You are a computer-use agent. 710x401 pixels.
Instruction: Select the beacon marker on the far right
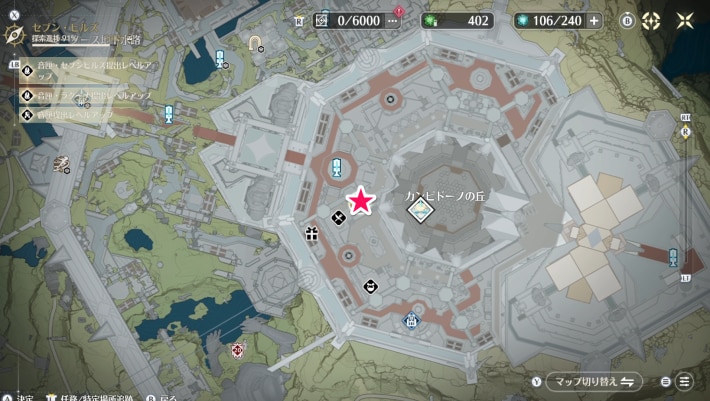pos(672,257)
